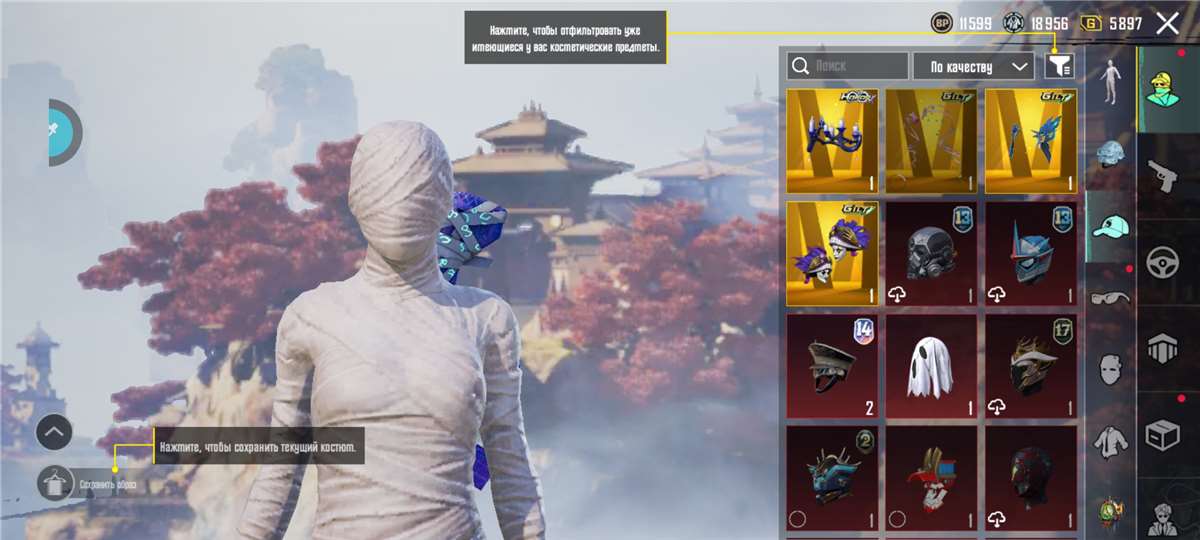Close the inventory with the X button
The width and height of the screenshot is (1200, 540).
pos(1167,24)
